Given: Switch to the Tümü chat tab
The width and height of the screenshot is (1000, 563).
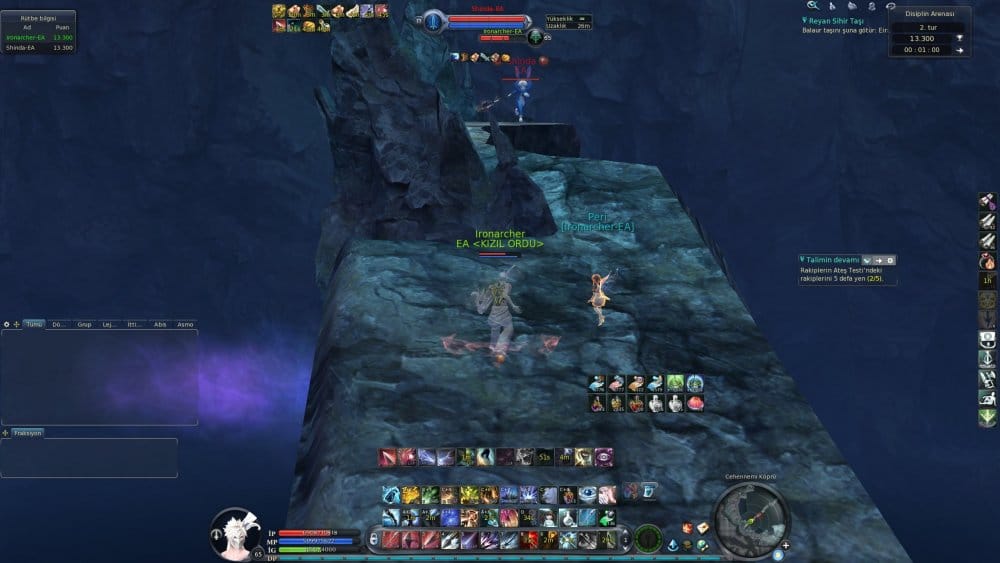Looking at the screenshot, I should tap(34, 324).
